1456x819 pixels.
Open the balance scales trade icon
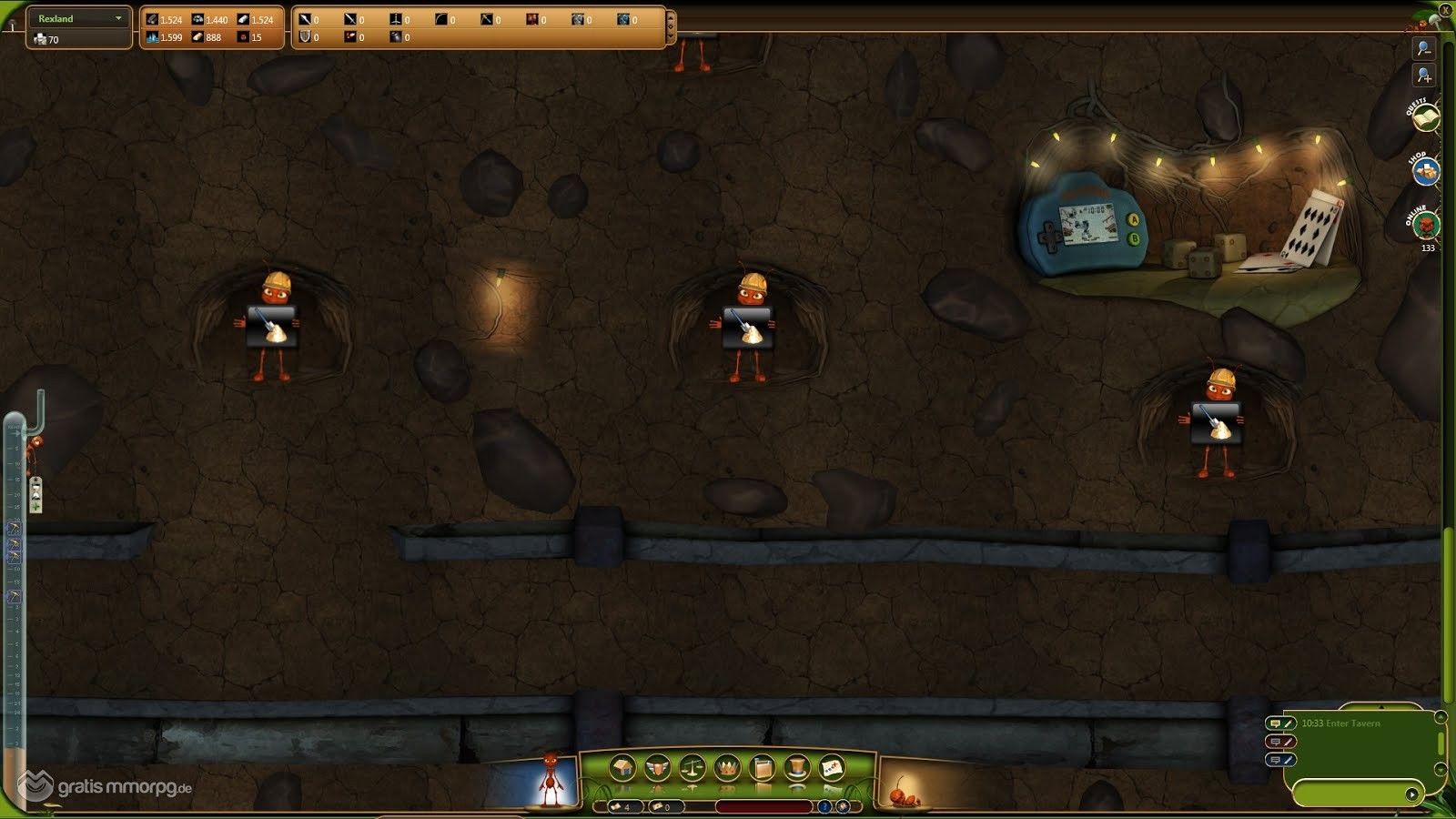(692, 768)
